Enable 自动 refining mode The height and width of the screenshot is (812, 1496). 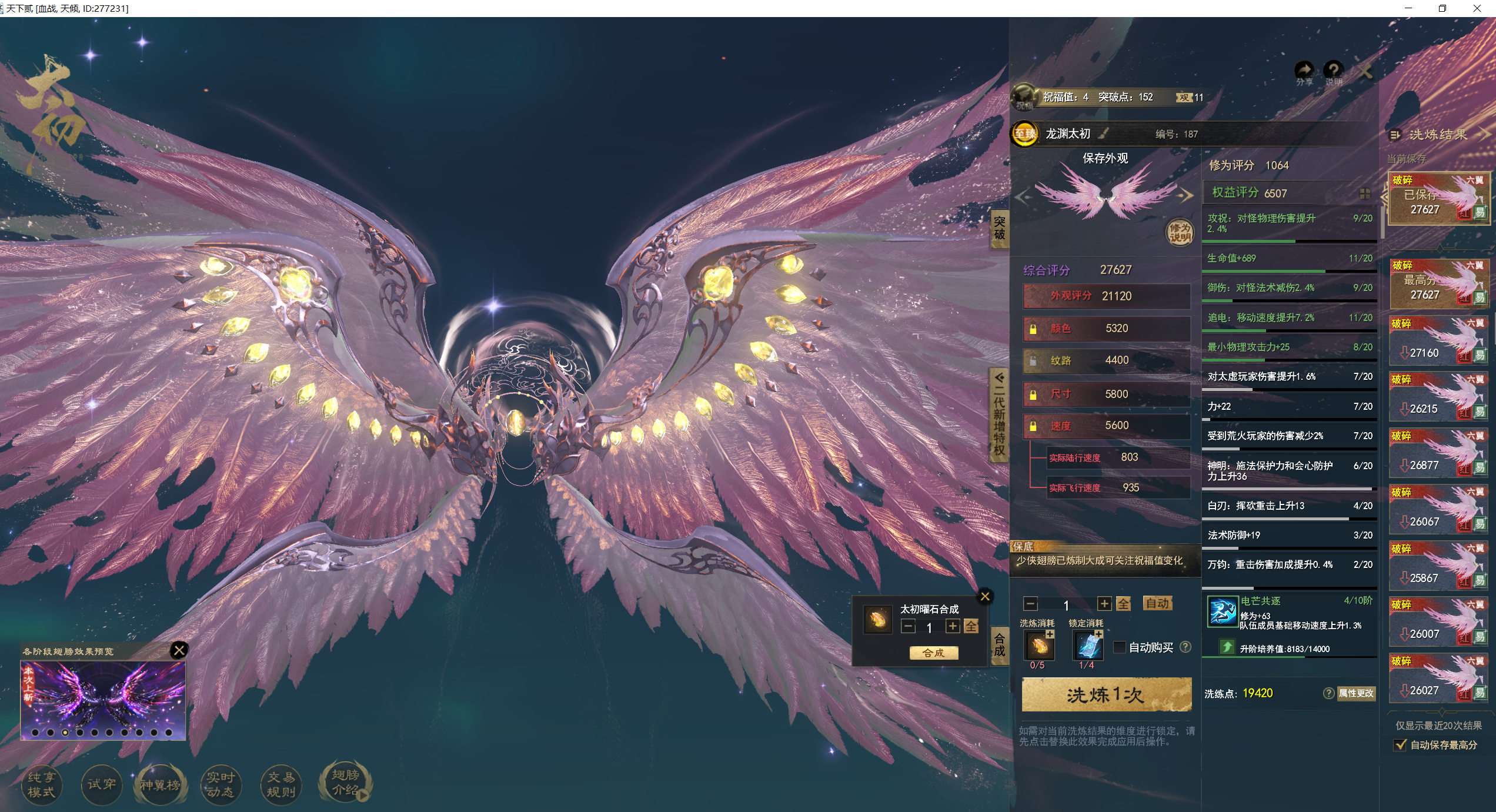pyautogui.click(x=1157, y=603)
